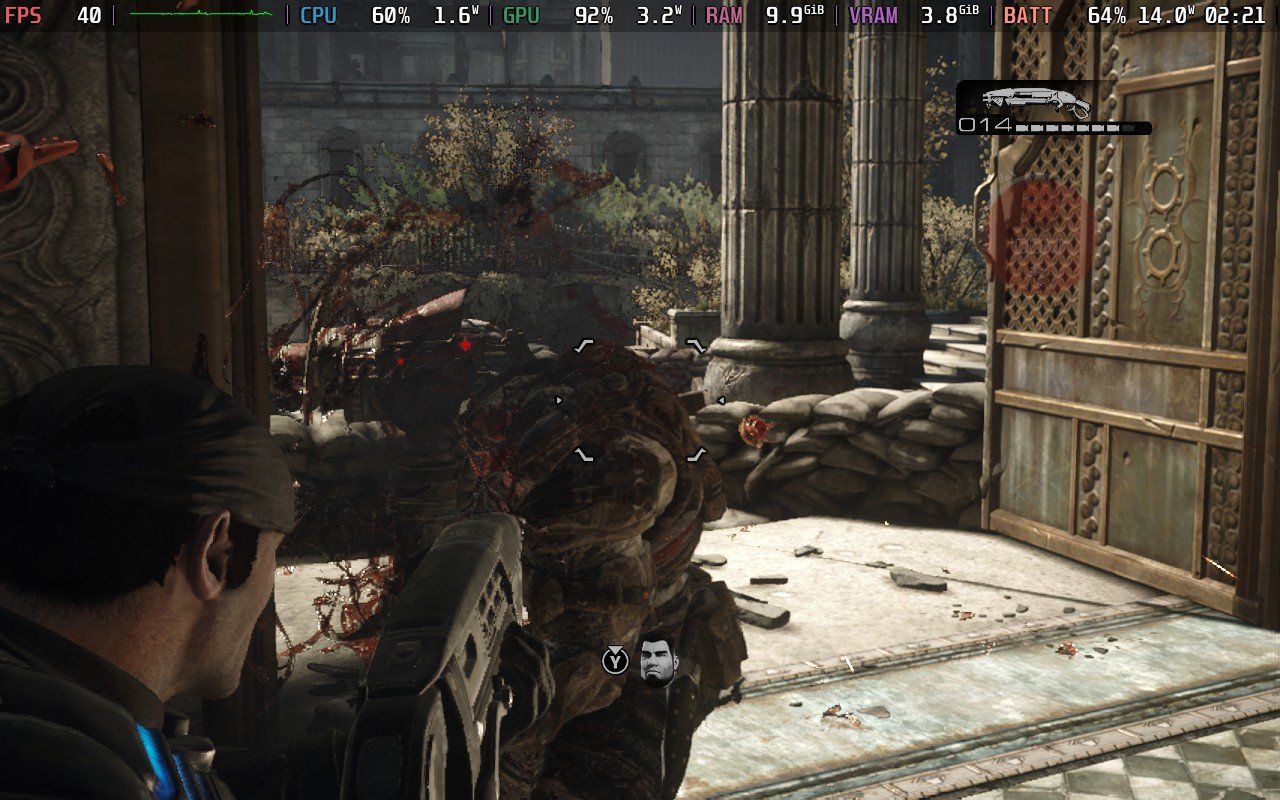Select the Y button revive prompt icon
The width and height of the screenshot is (1280, 800).
click(617, 661)
